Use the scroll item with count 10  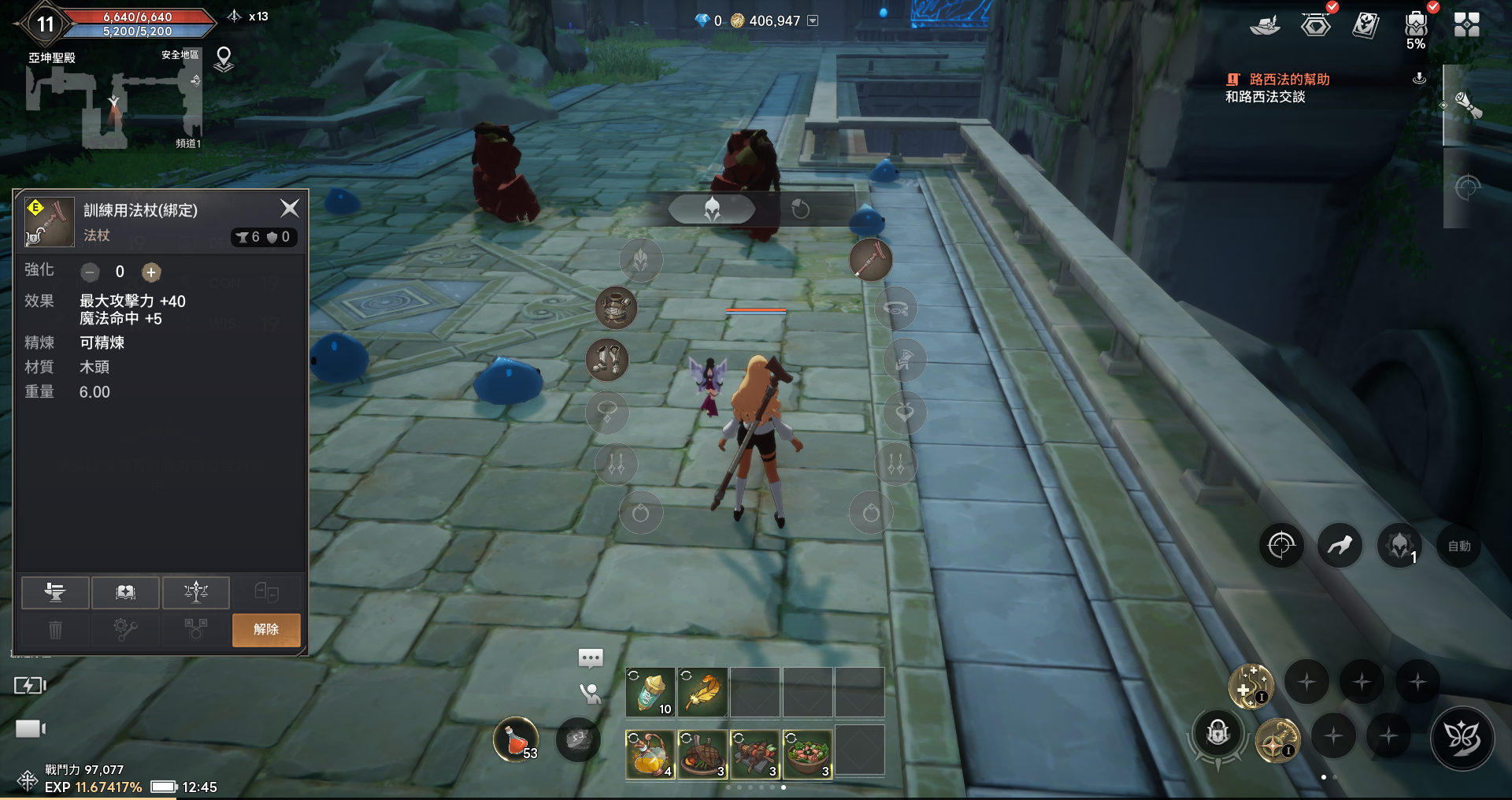(650, 692)
